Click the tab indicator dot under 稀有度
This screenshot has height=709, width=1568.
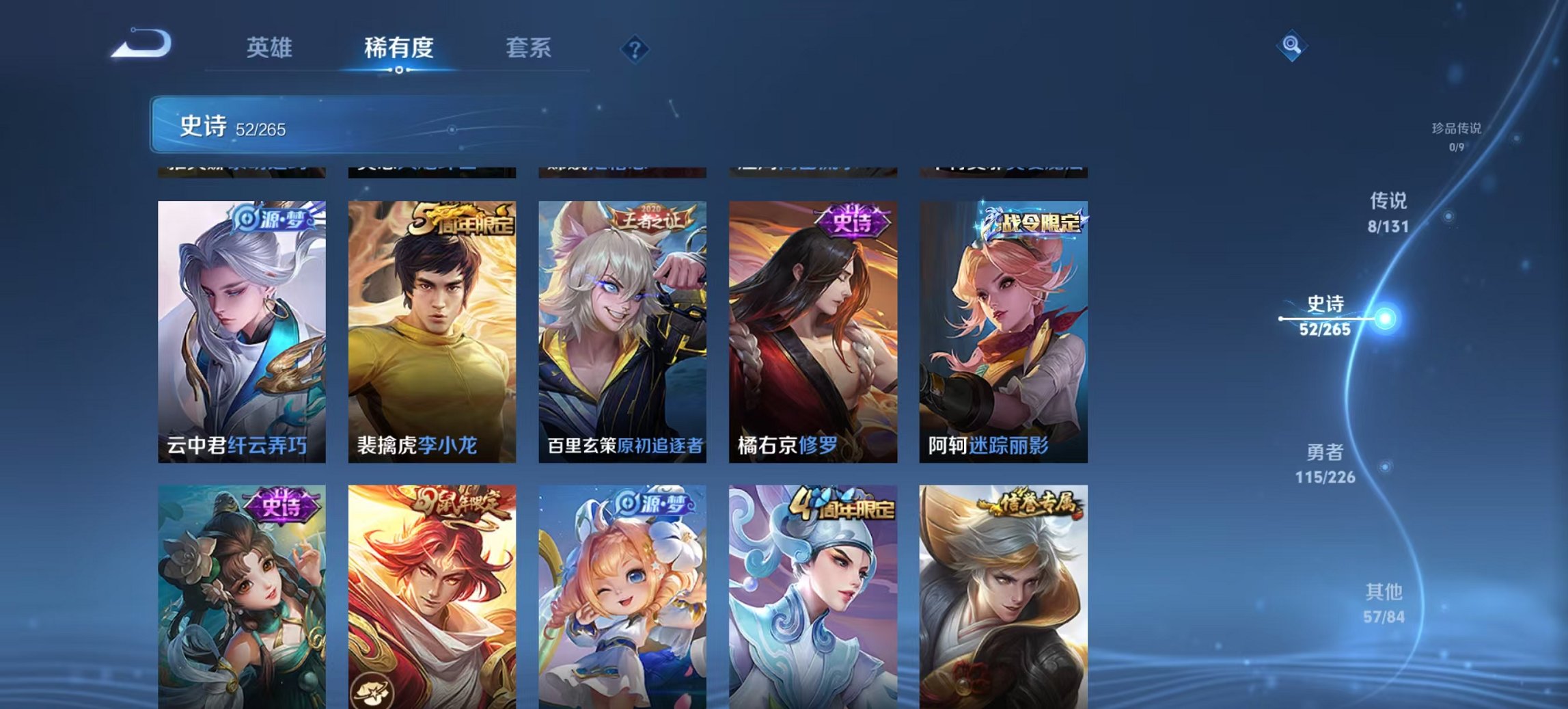[x=398, y=69]
